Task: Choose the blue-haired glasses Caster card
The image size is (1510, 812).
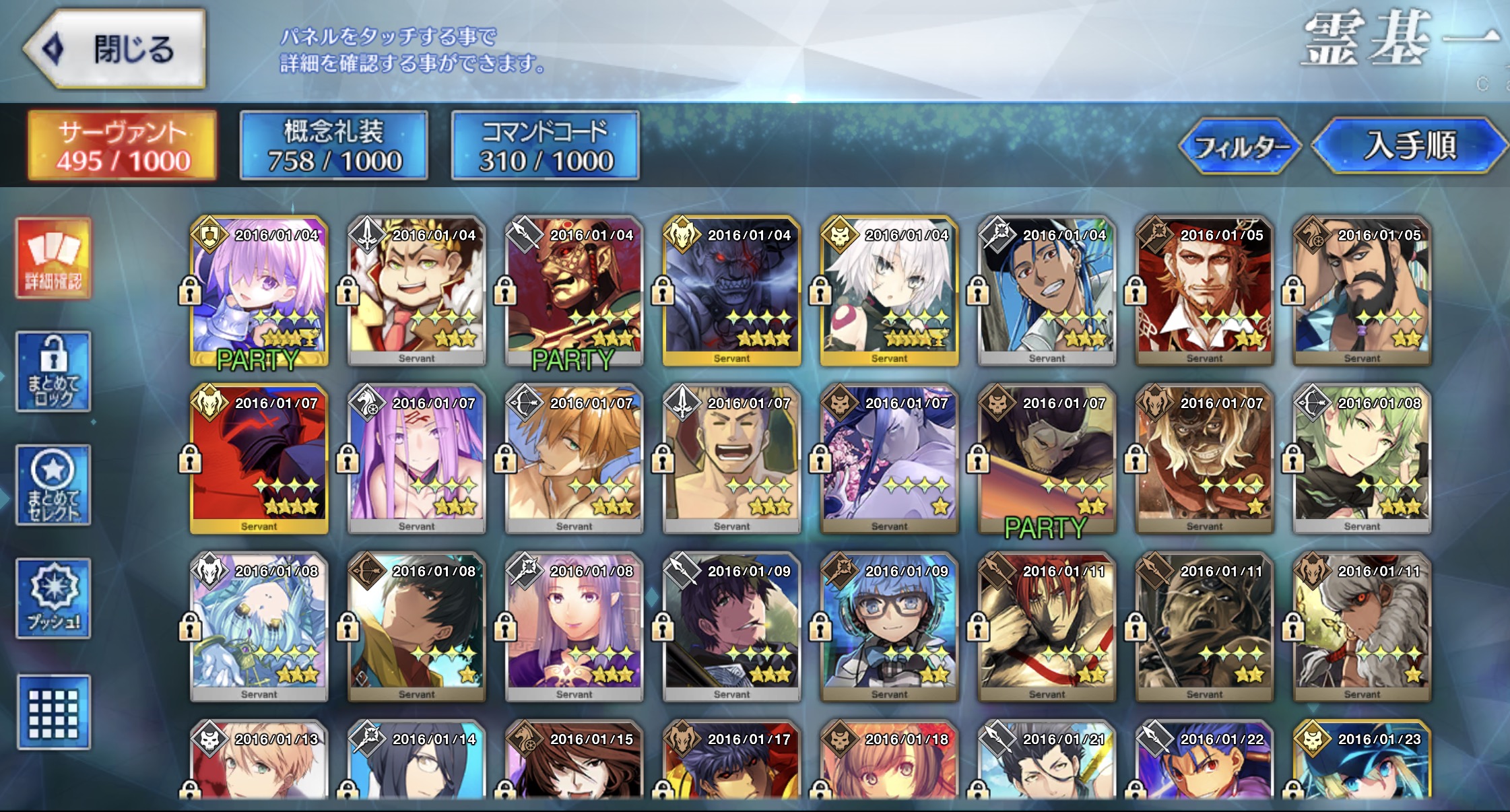Action: (x=890, y=628)
